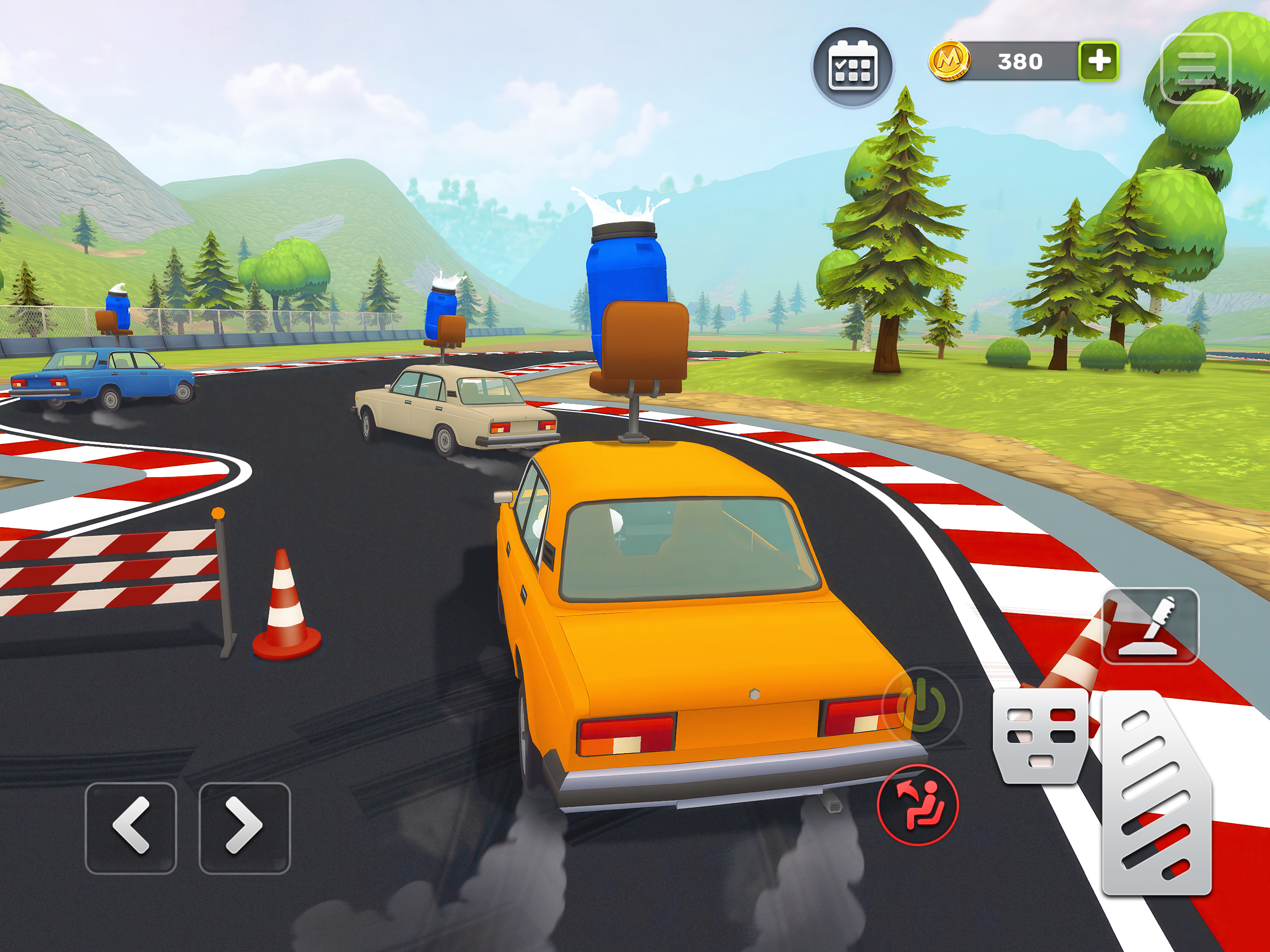Toggle the engine power button
This screenshot has height=952, width=1270.
[x=922, y=706]
